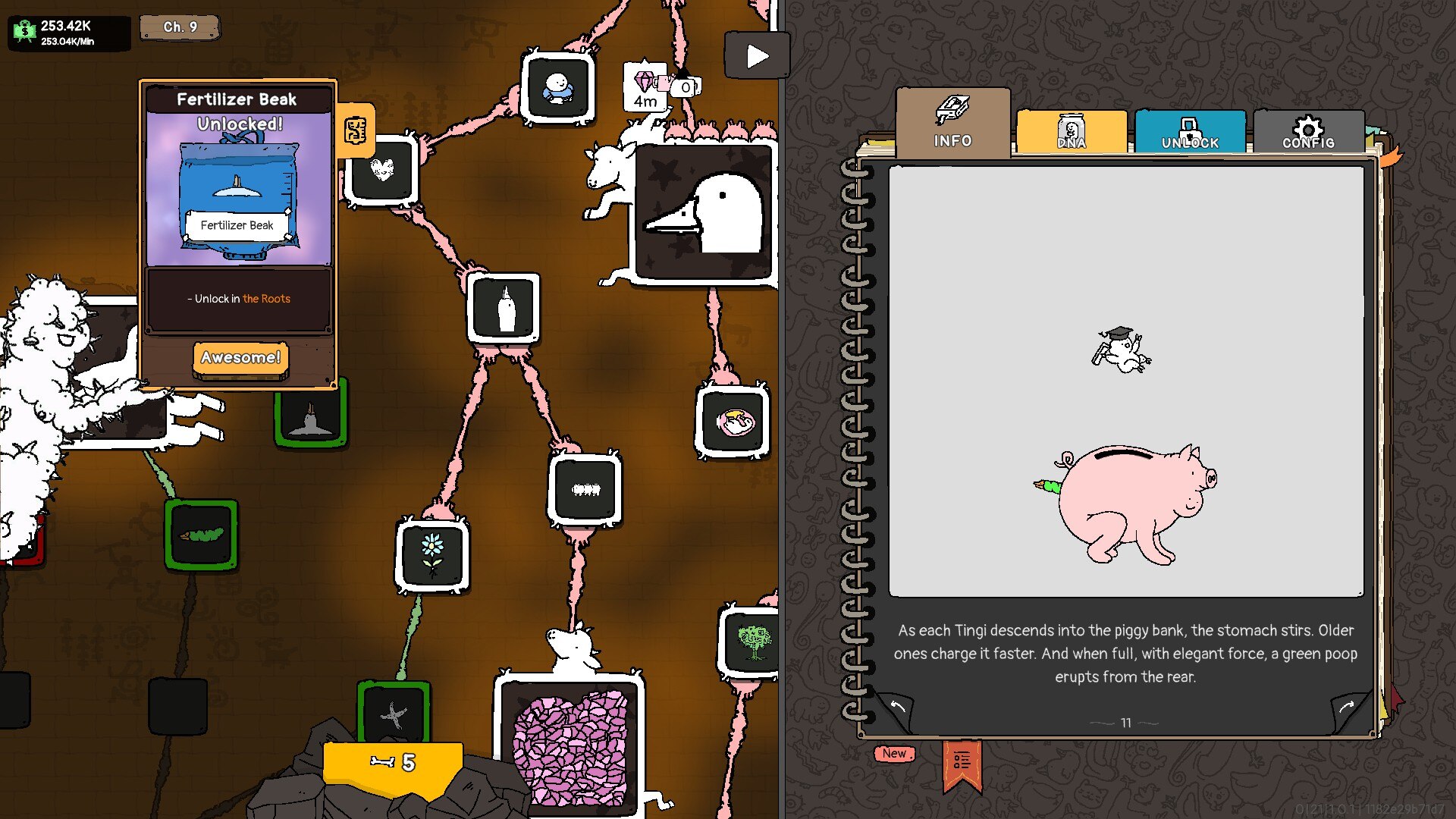
Task: Click the Ch. 9 chapter sign
Action: point(180,27)
